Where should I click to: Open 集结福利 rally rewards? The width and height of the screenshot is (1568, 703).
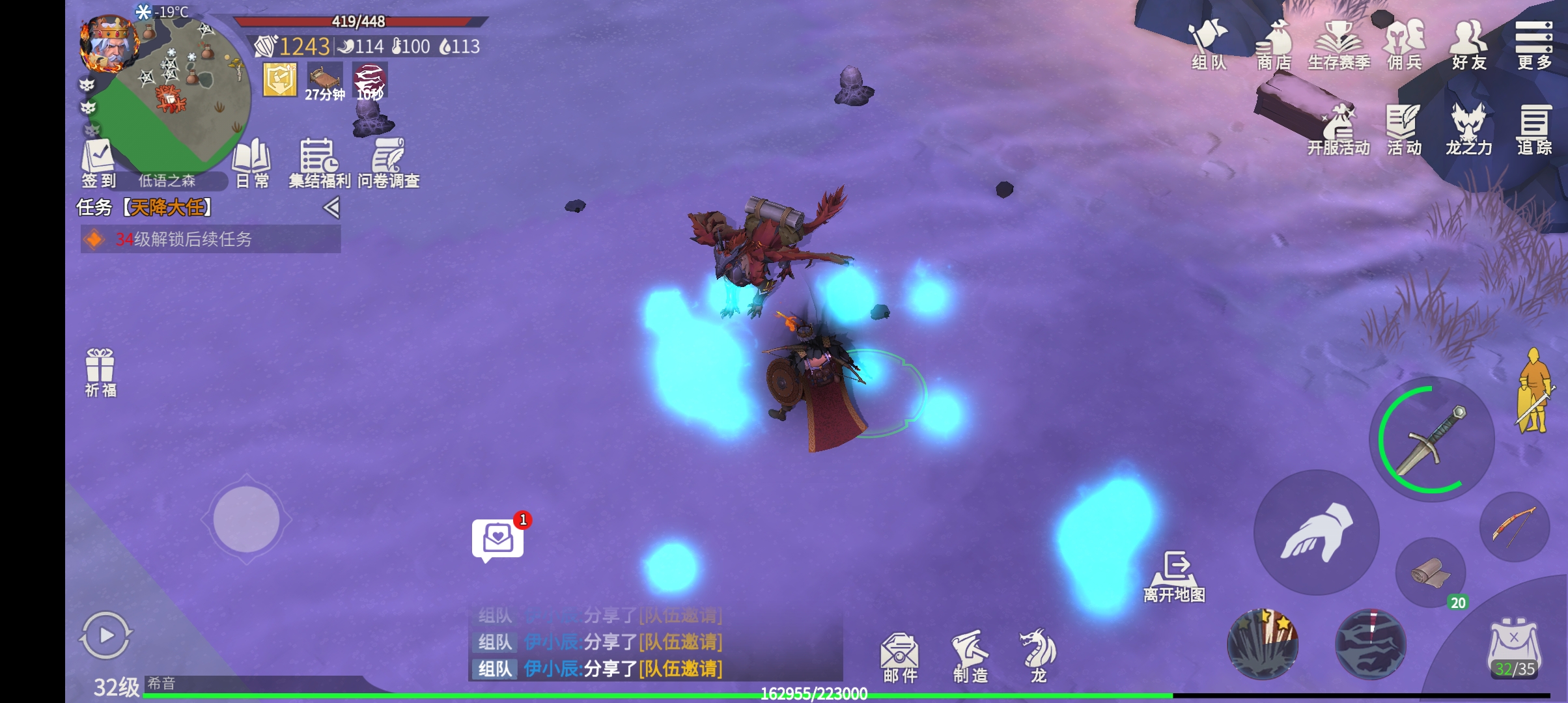click(x=319, y=163)
